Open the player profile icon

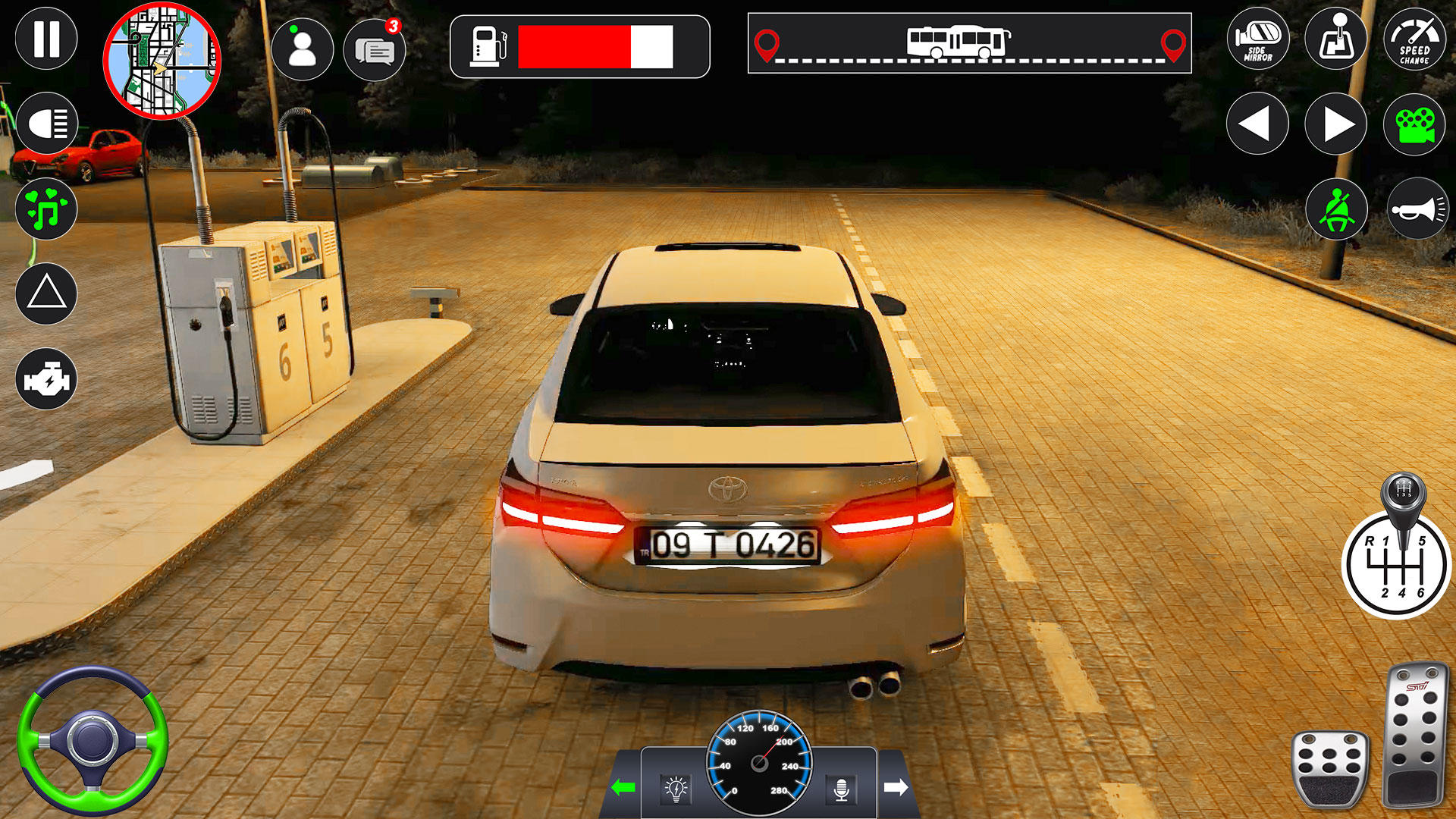(303, 49)
